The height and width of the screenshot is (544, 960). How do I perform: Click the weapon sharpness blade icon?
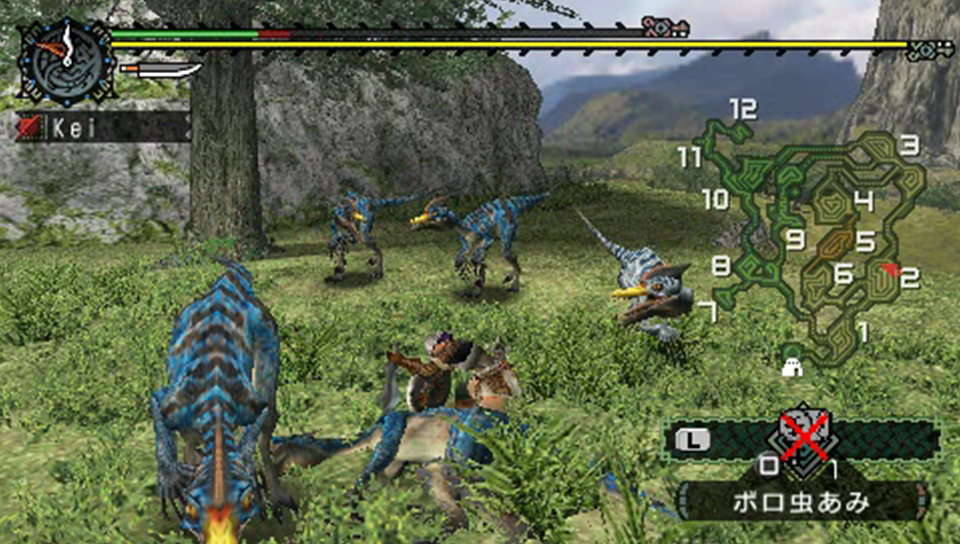pyautogui.click(x=160, y=70)
